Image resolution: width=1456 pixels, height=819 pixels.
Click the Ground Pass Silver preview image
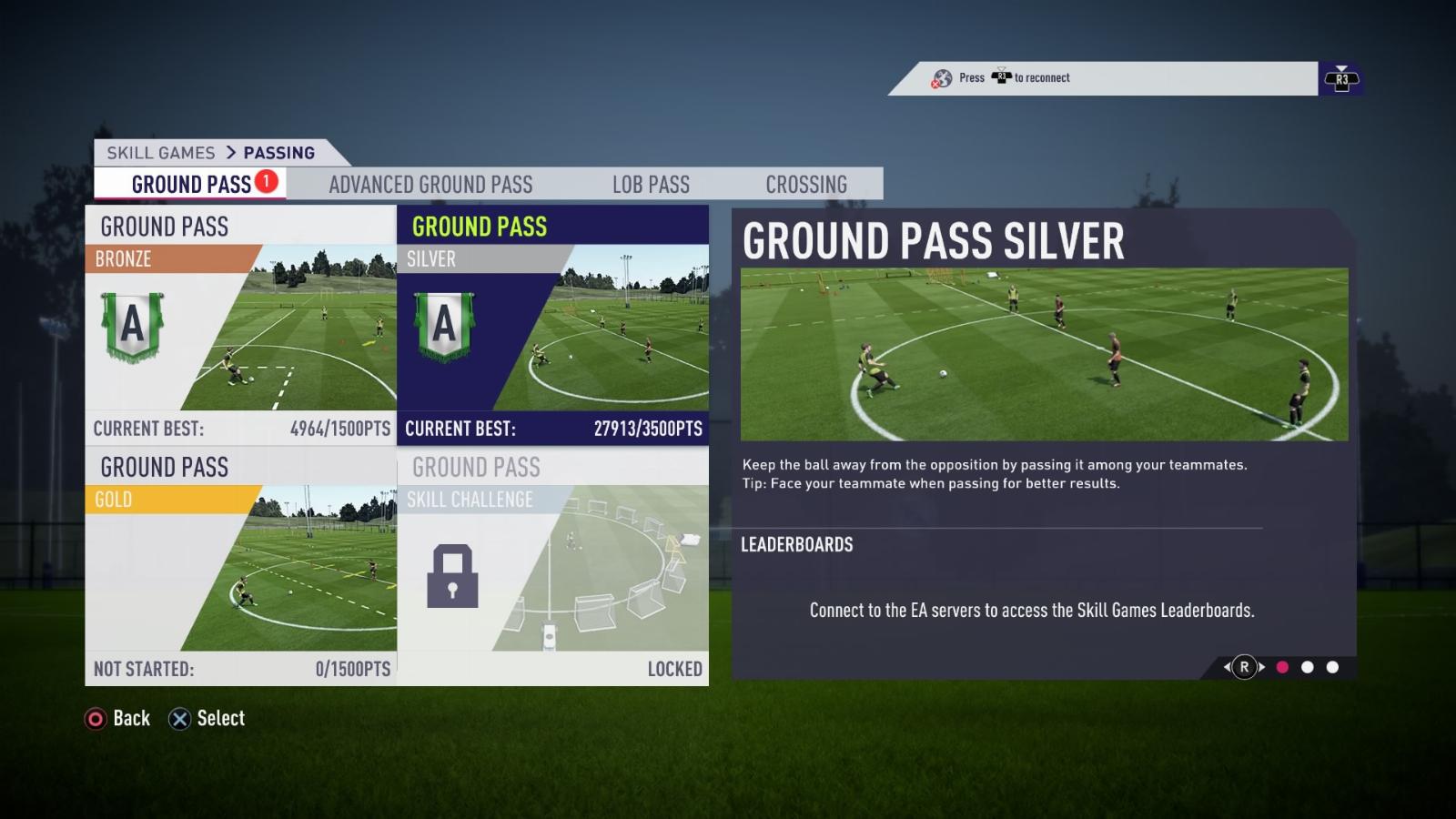click(x=1044, y=354)
